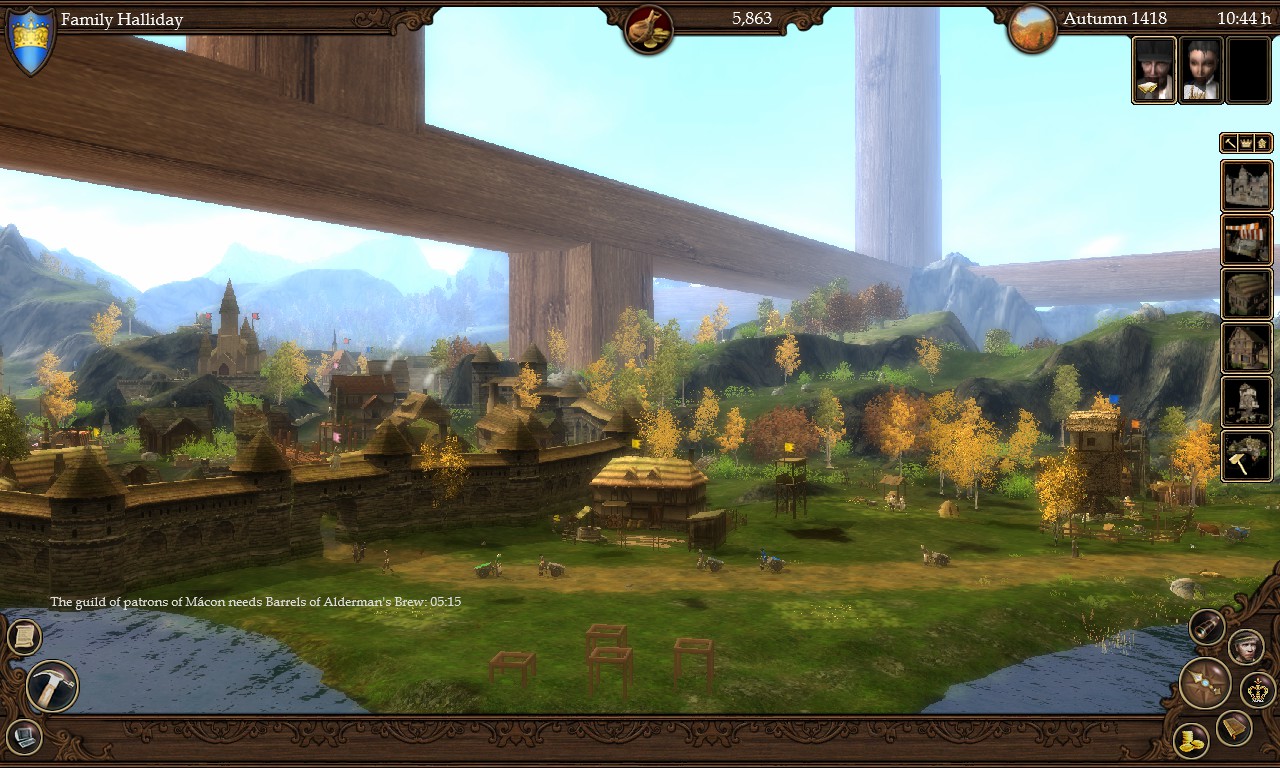Open the build hammer icon bottom left

[x=51, y=688]
